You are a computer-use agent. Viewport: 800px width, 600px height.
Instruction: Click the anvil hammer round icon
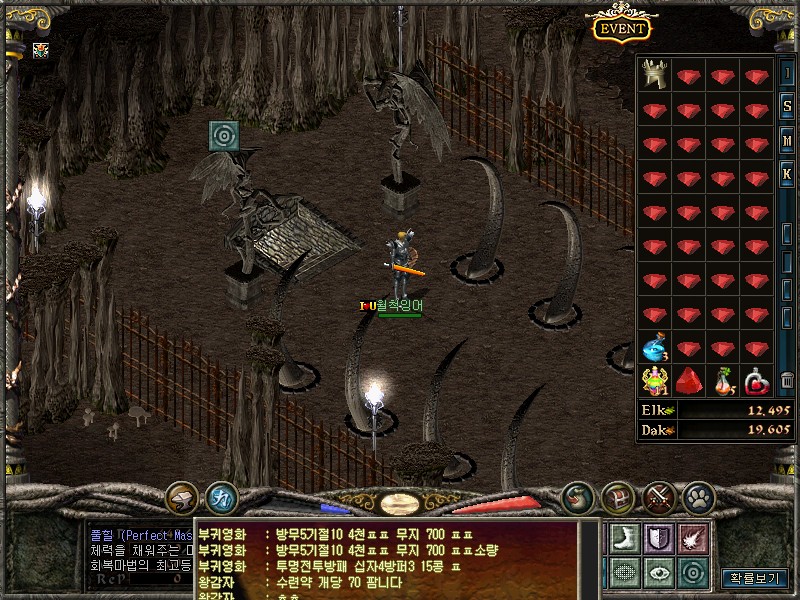click(x=182, y=495)
